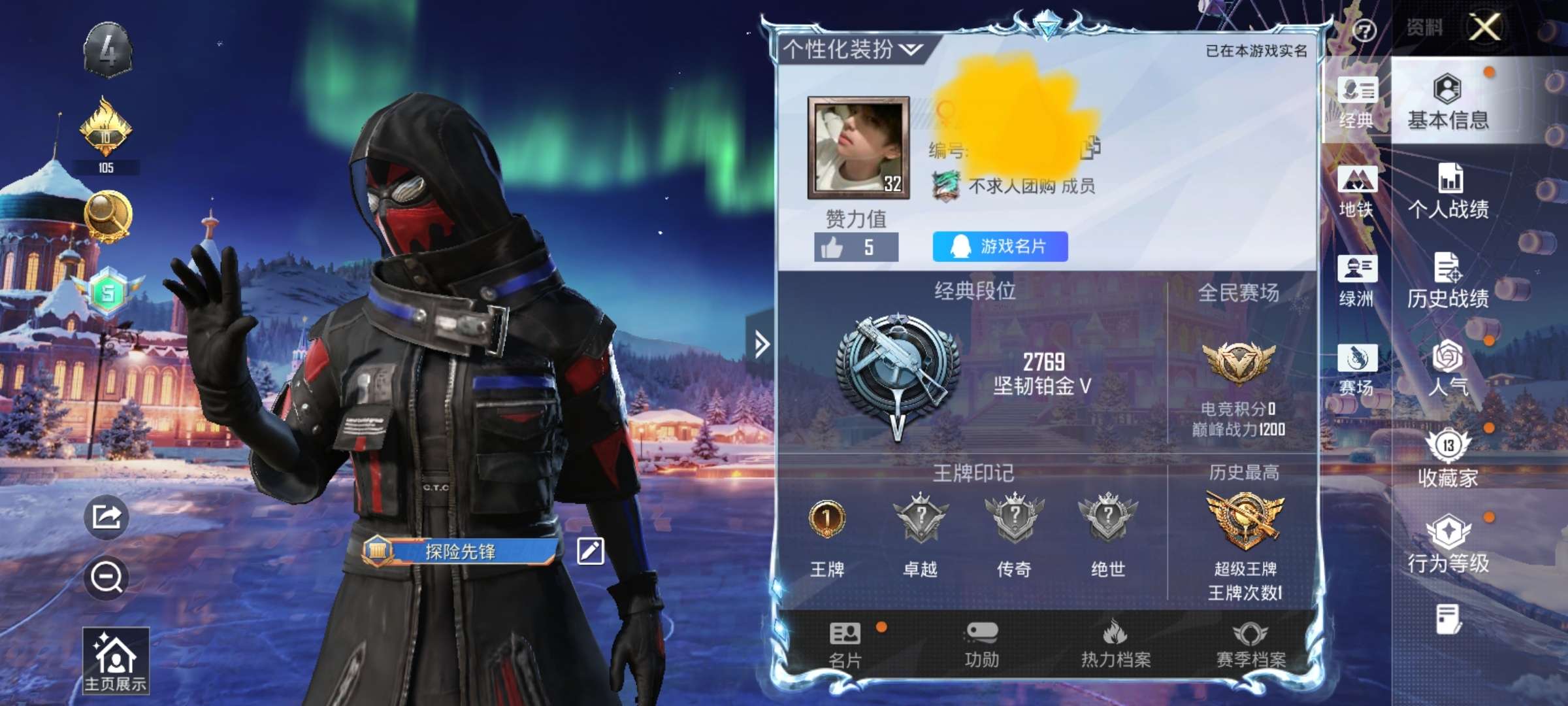View the 赛季档案 season archive tab
The width and height of the screenshot is (1568, 706).
tap(1250, 645)
